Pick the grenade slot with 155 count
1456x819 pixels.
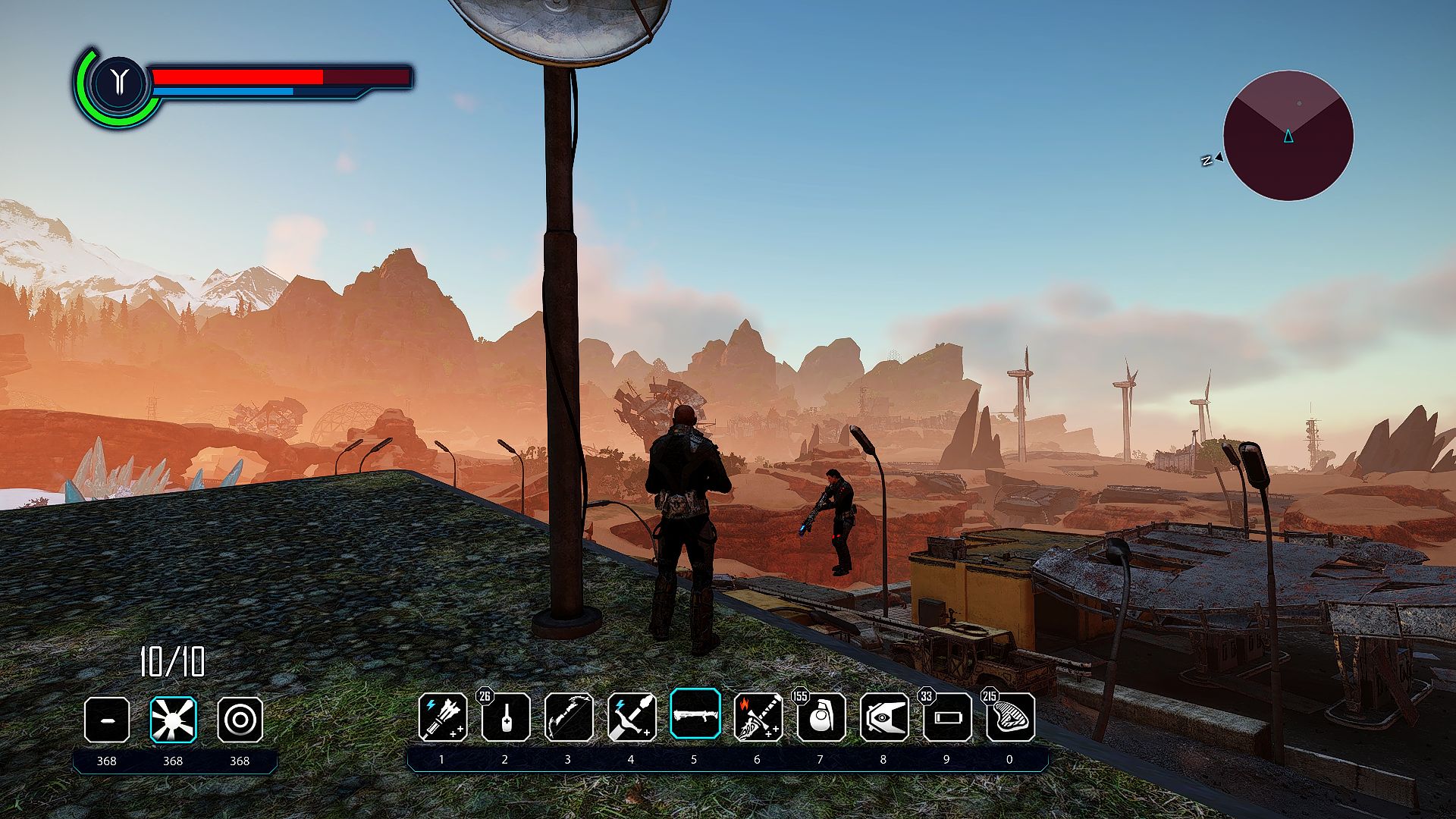821,717
